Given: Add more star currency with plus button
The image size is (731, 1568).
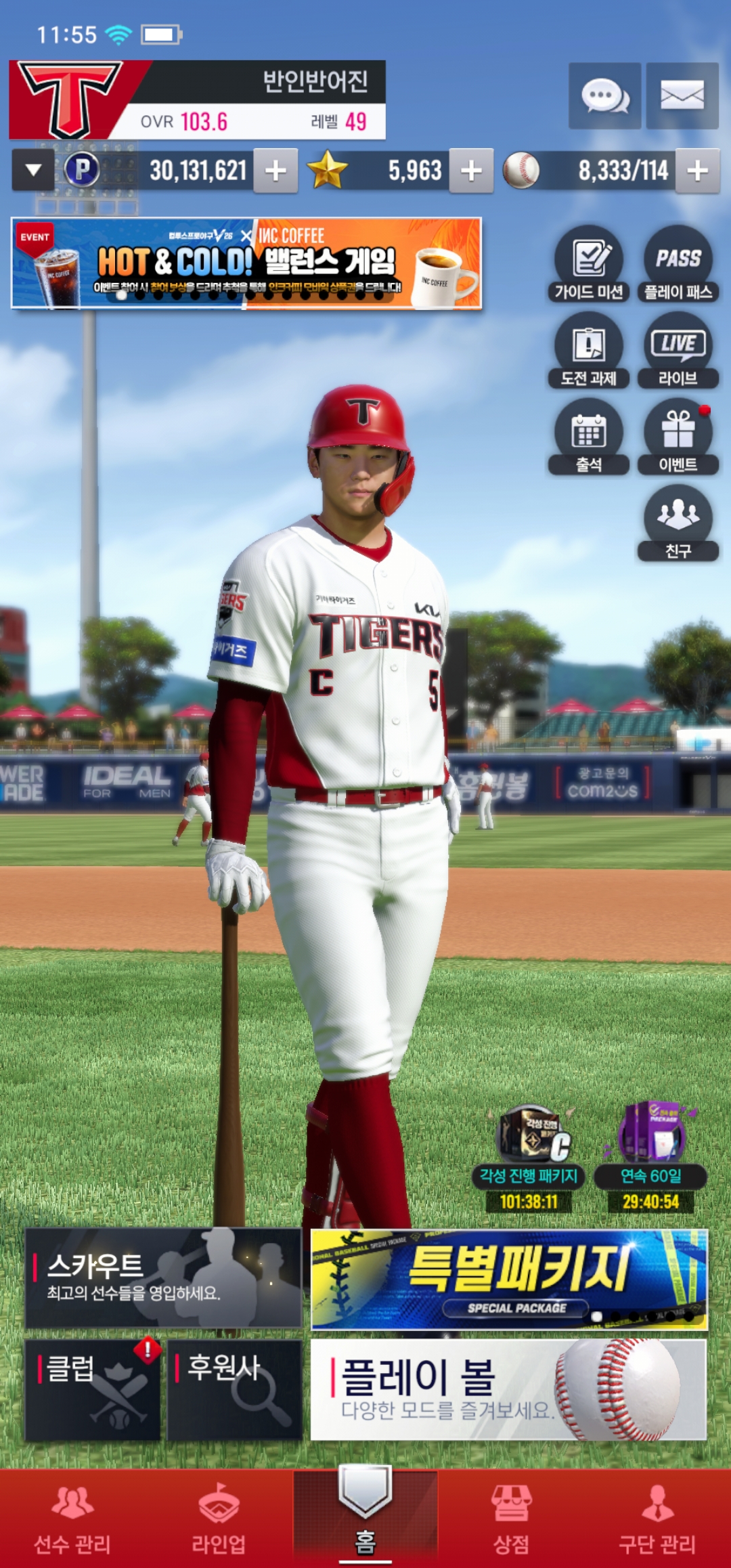Looking at the screenshot, I should [471, 171].
